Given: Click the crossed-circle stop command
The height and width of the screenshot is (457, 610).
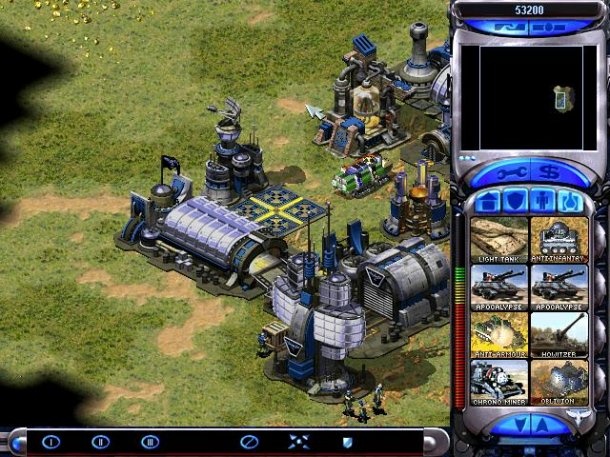Looking at the screenshot, I should click(x=248, y=441).
